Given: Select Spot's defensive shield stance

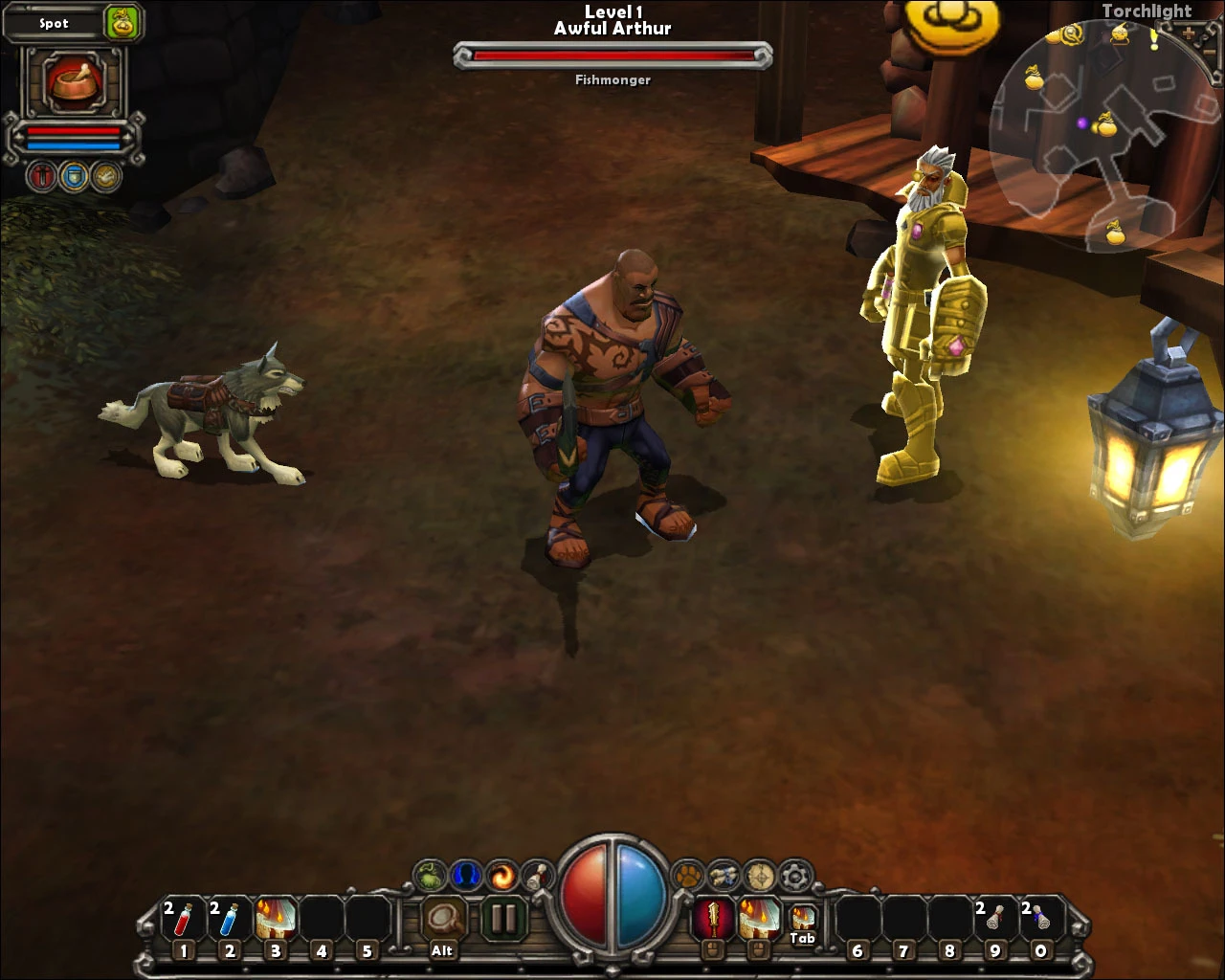Looking at the screenshot, I should [x=75, y=176].
